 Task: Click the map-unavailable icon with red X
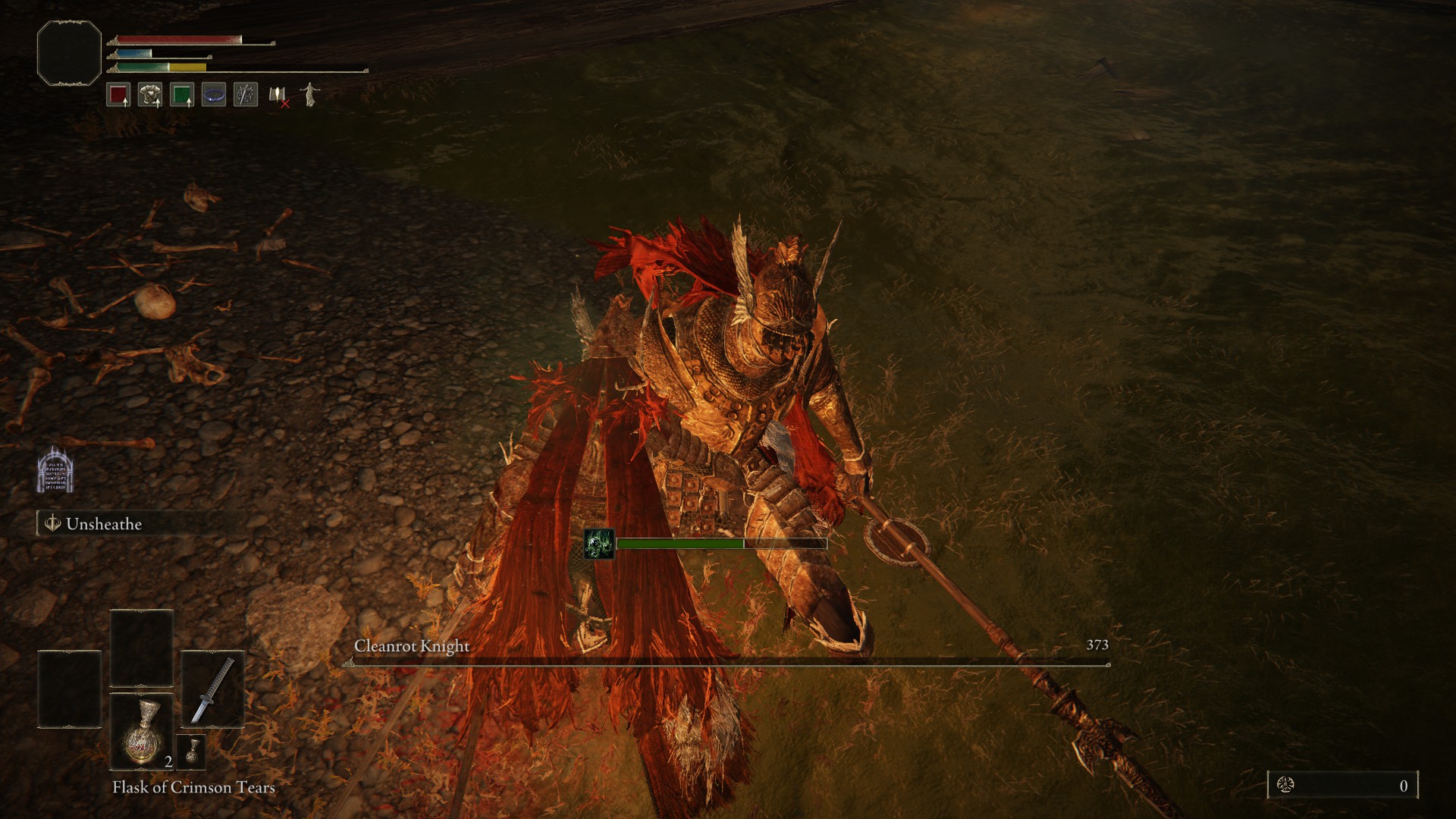[x=276, y=94]
